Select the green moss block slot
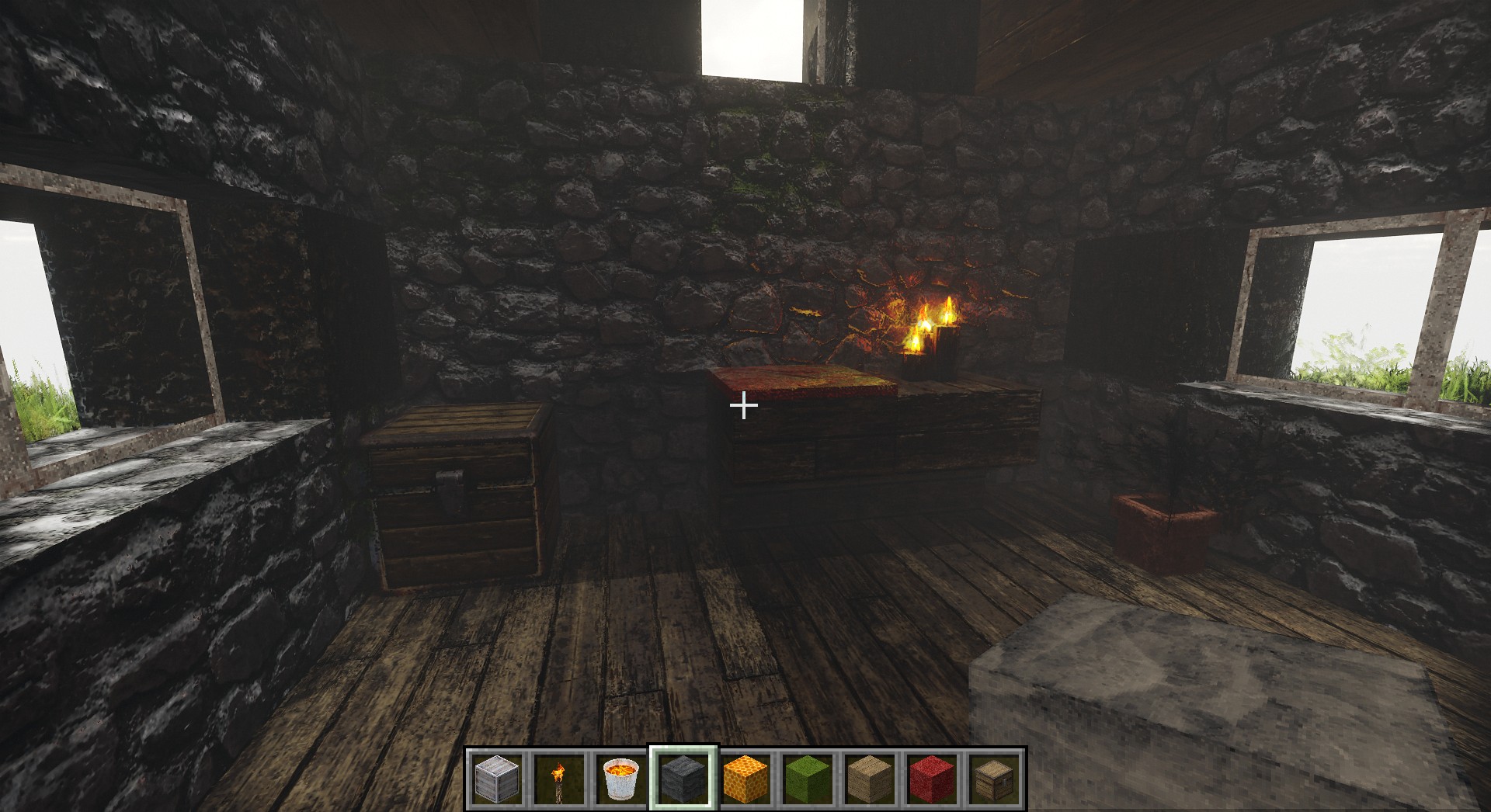Image resolution: width=1491 pixels, height=812 pixels. [808, 779]
